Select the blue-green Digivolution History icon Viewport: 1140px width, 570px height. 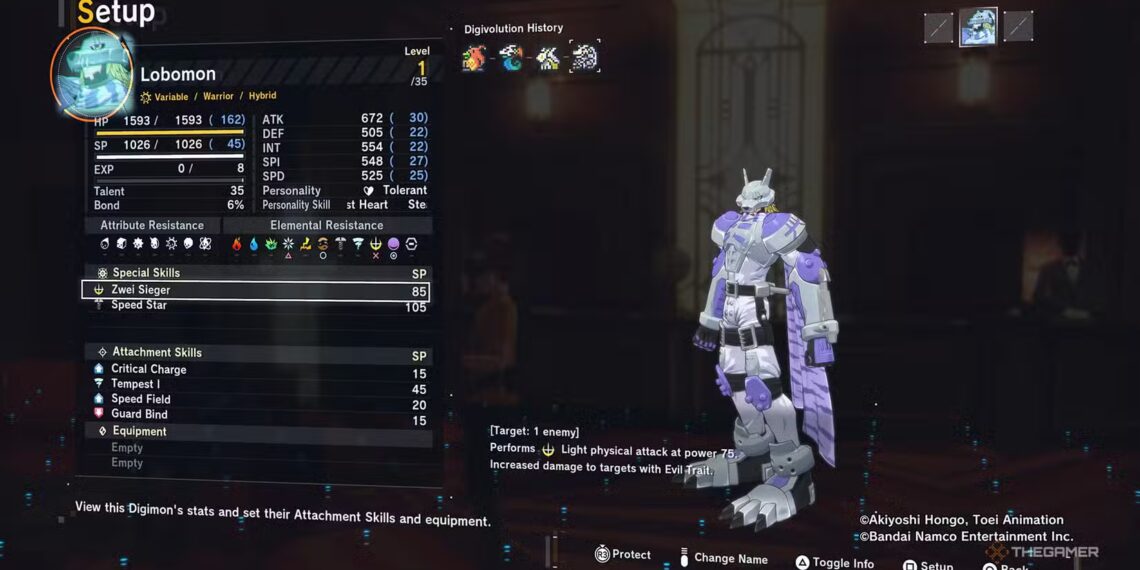click(x=511, y=58)
